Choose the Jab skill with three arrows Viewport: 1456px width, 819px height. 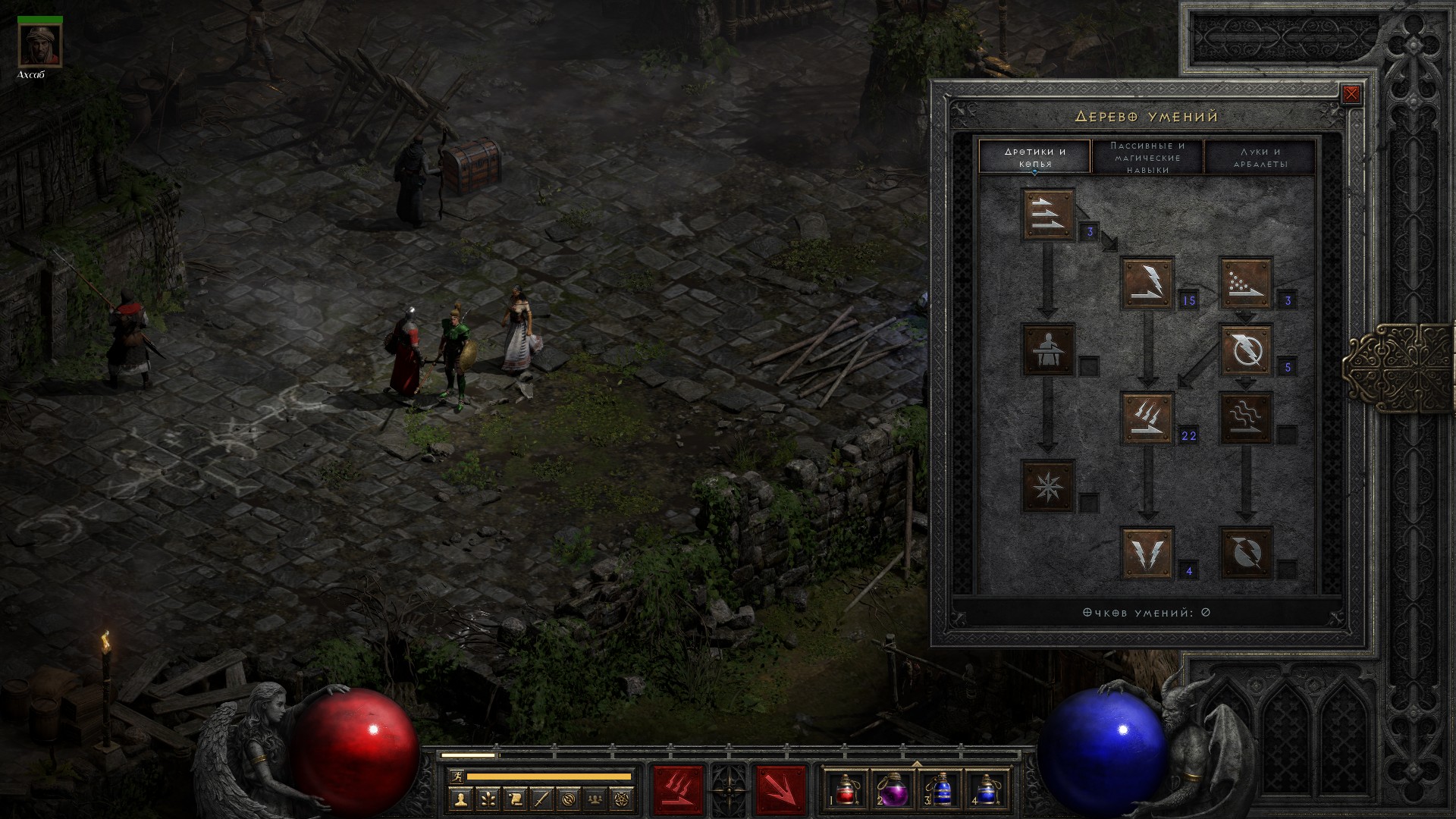(x=1048, y=215)
